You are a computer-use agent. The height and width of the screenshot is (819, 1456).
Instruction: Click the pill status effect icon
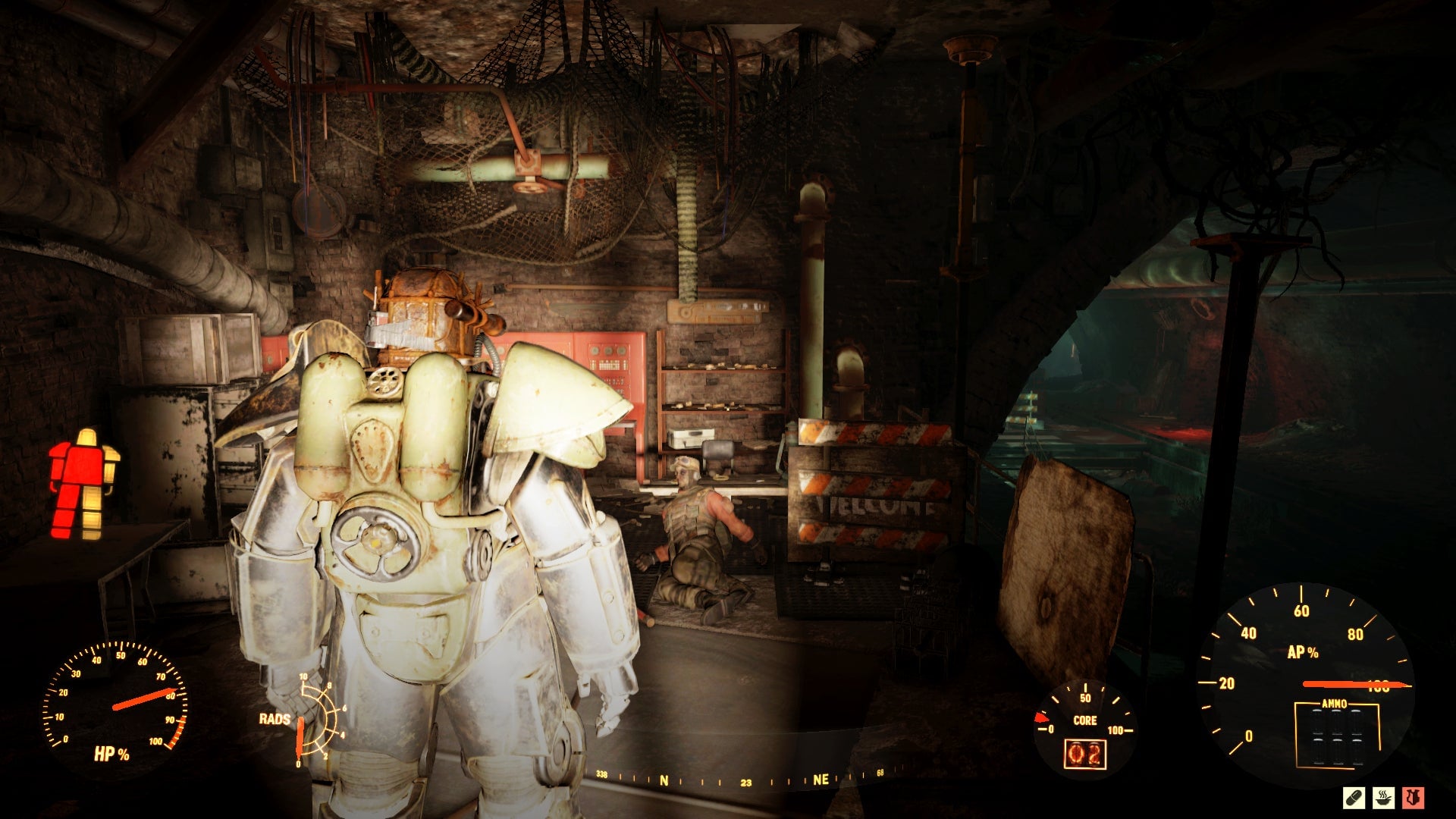click(1354, 798)
